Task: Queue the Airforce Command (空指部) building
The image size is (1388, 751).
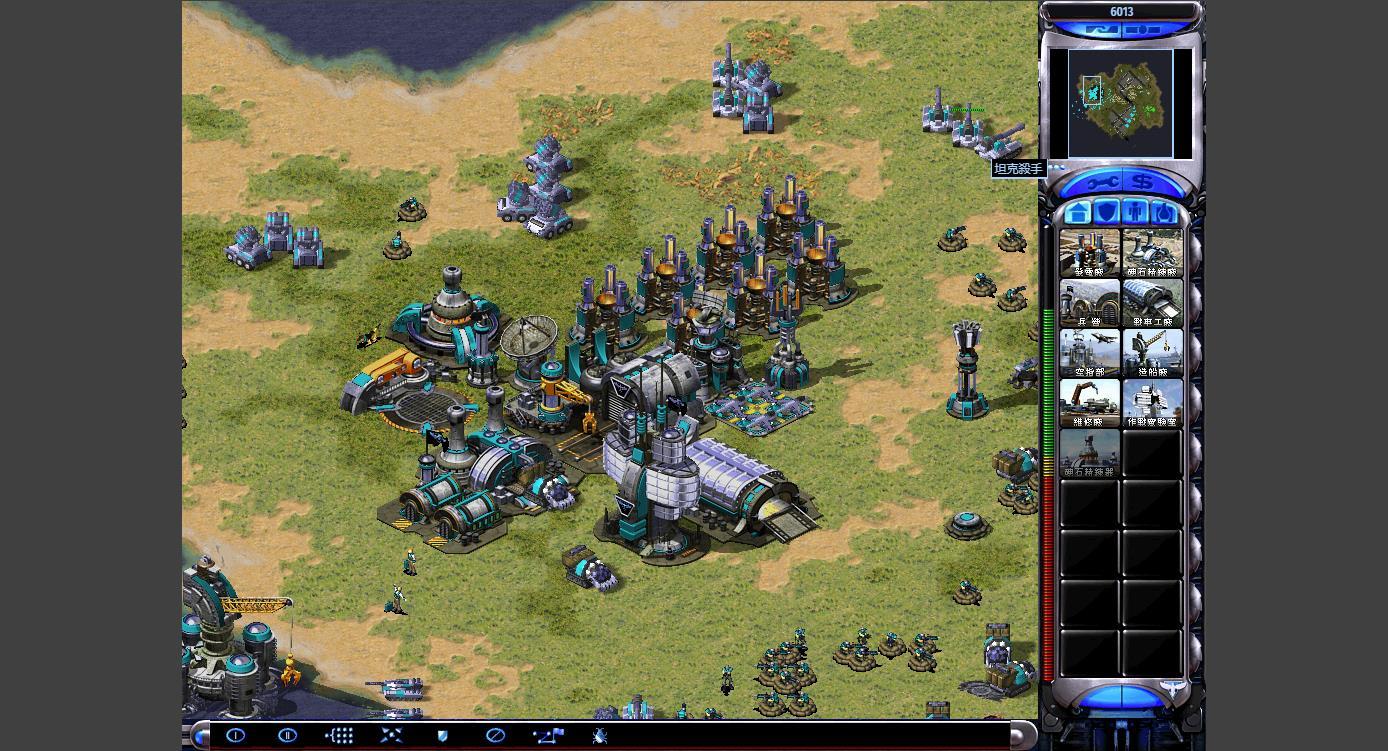Action: pyautogui.click(x=1089, y=353)
